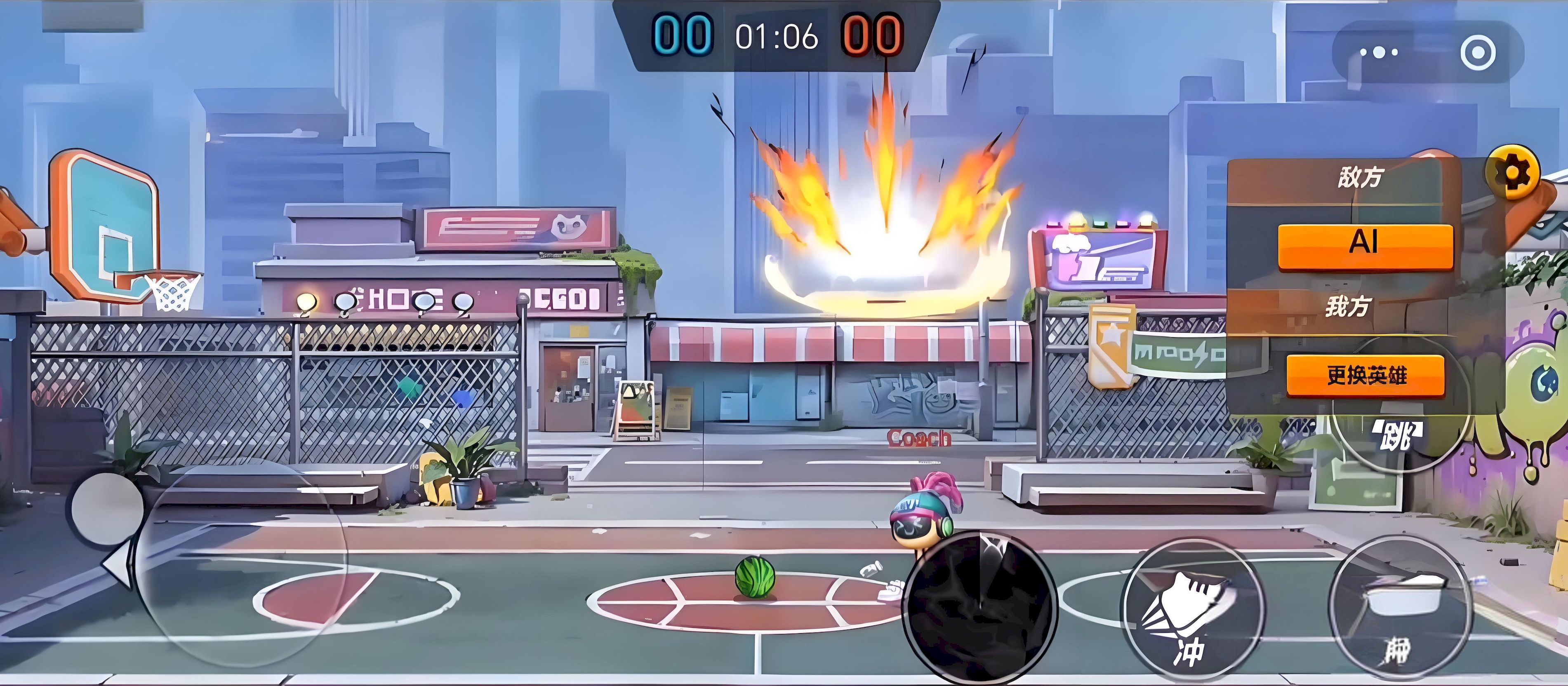Trigger the dark cooldown skill button
This screenshot has width=1568, height=686.
tap(979, 607)
